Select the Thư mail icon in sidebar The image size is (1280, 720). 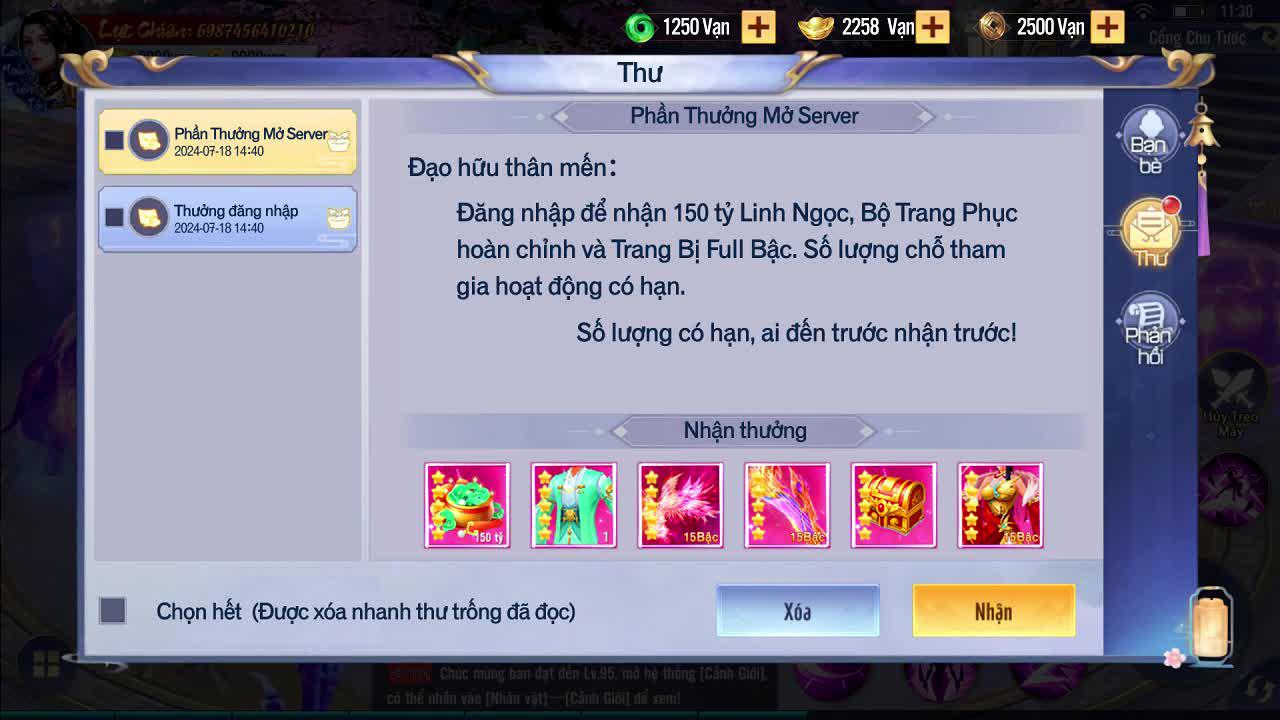pyautogui.click(x=1152, y=228)
